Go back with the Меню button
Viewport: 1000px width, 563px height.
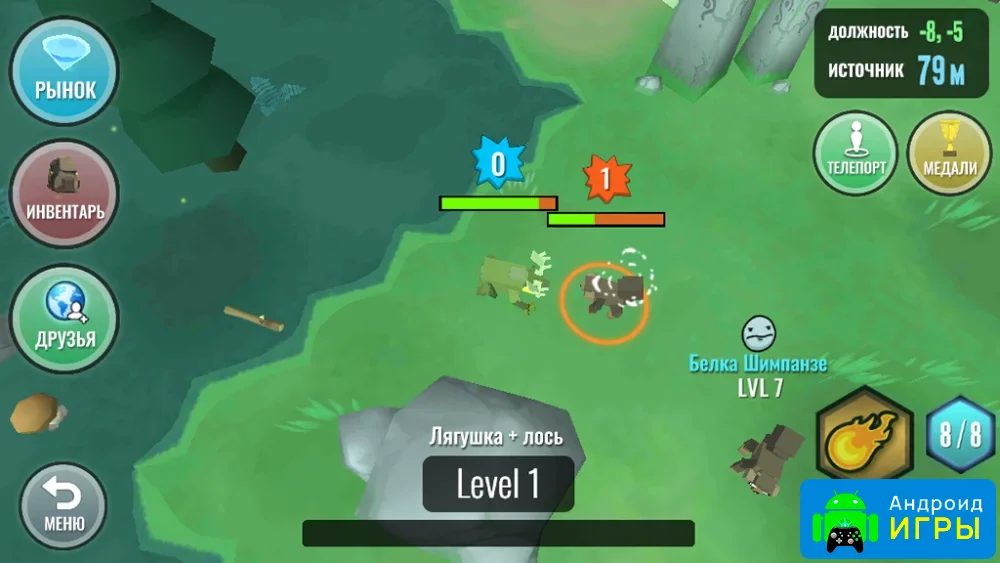(x=64, y=503)
